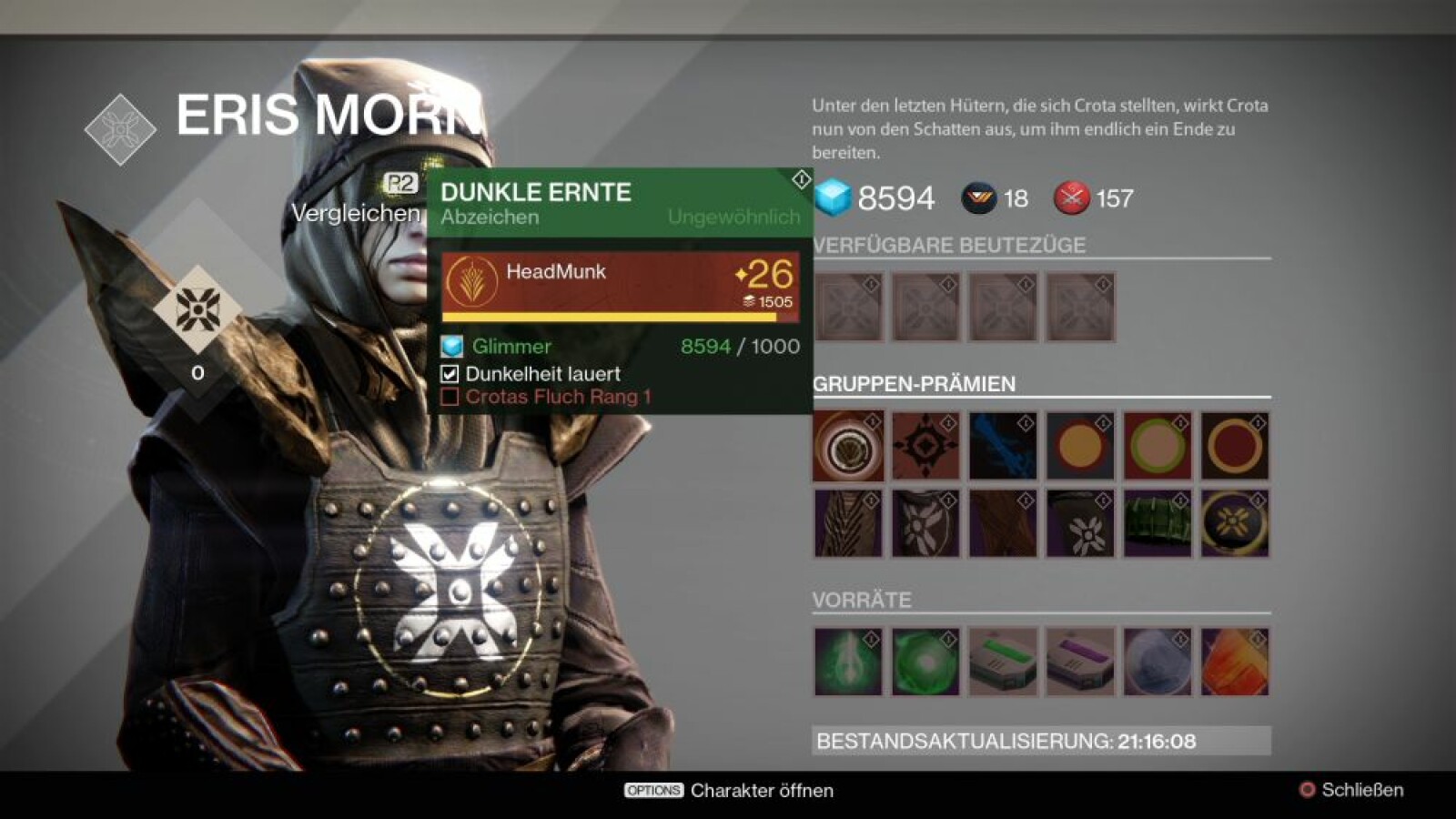The width and height of the screenshot is (1456, 819).
Task: Select the dark bond with white flower
Action: [x=1079, y=523]
